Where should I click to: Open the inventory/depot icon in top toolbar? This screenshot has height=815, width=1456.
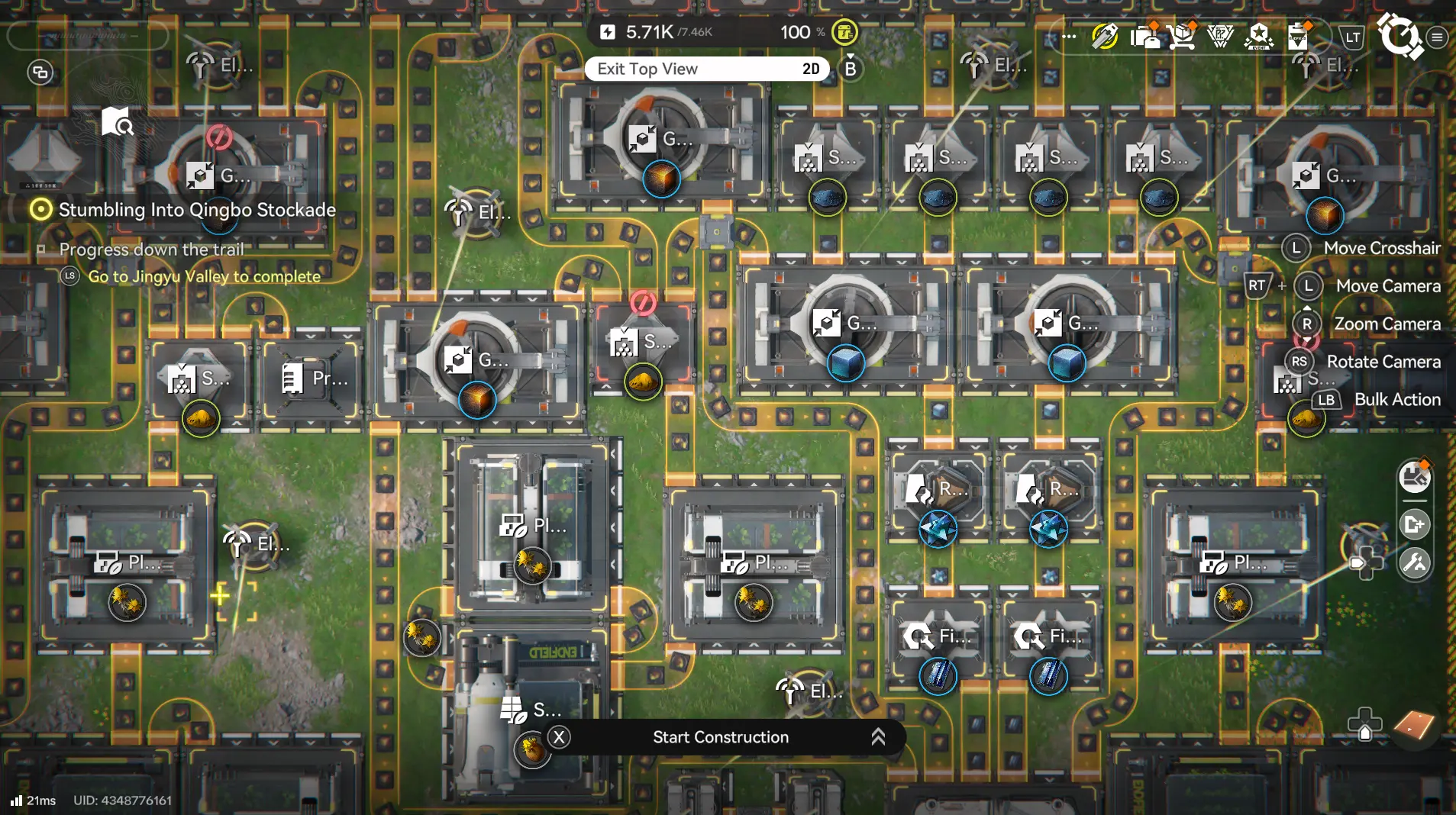[1144, 36]
